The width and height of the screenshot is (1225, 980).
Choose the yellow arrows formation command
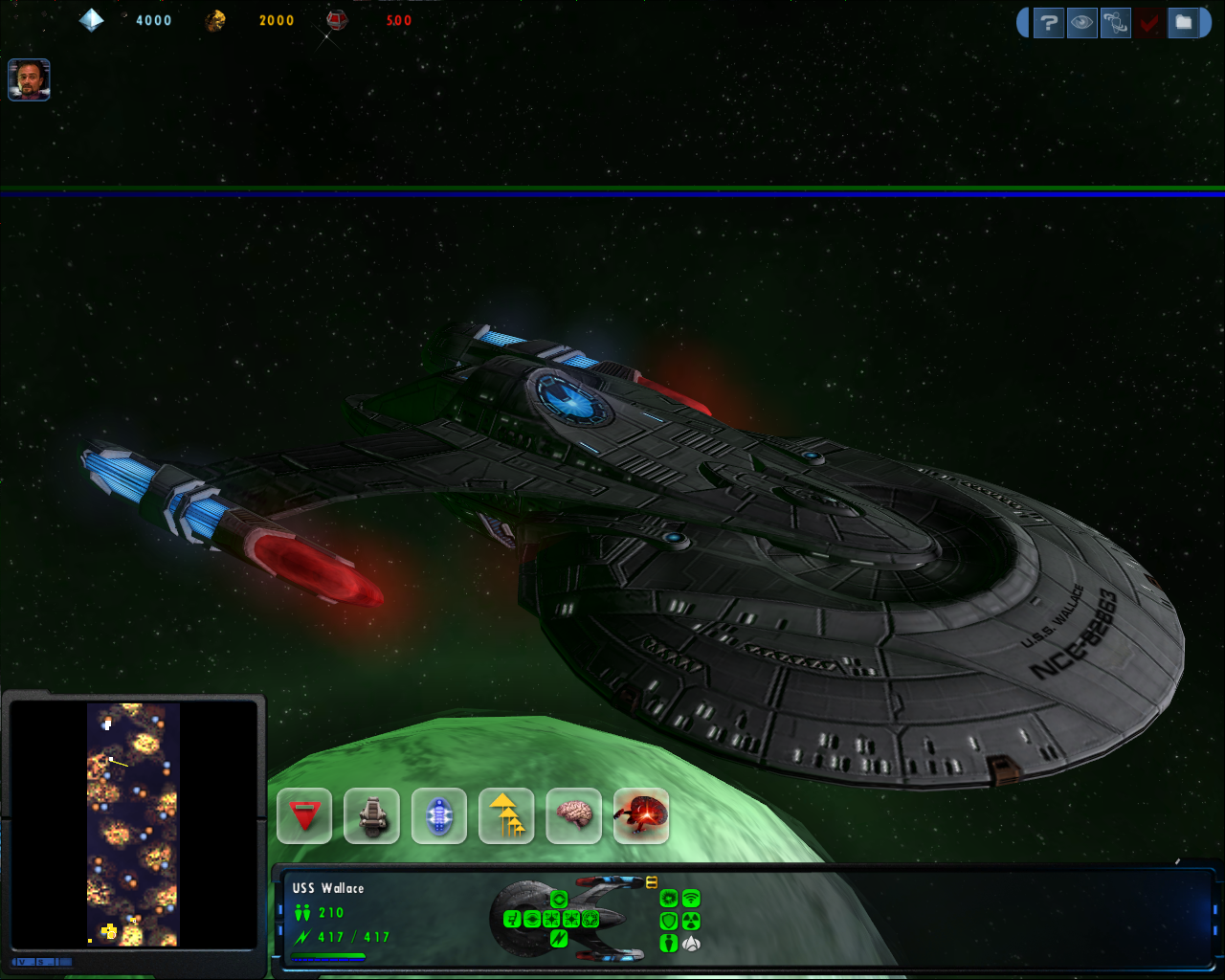506,816
